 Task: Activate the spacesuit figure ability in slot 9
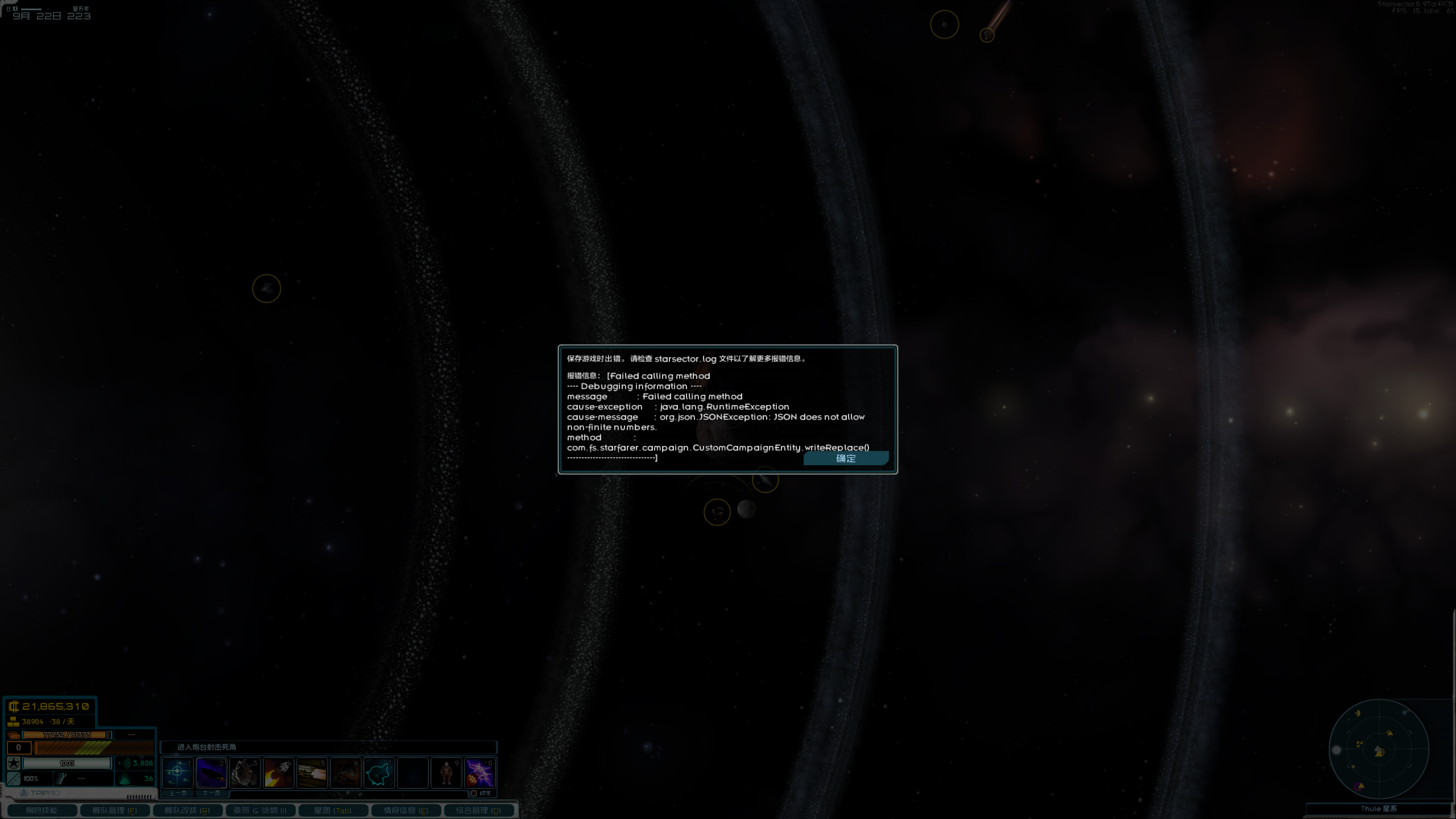(x=446, y=772)
